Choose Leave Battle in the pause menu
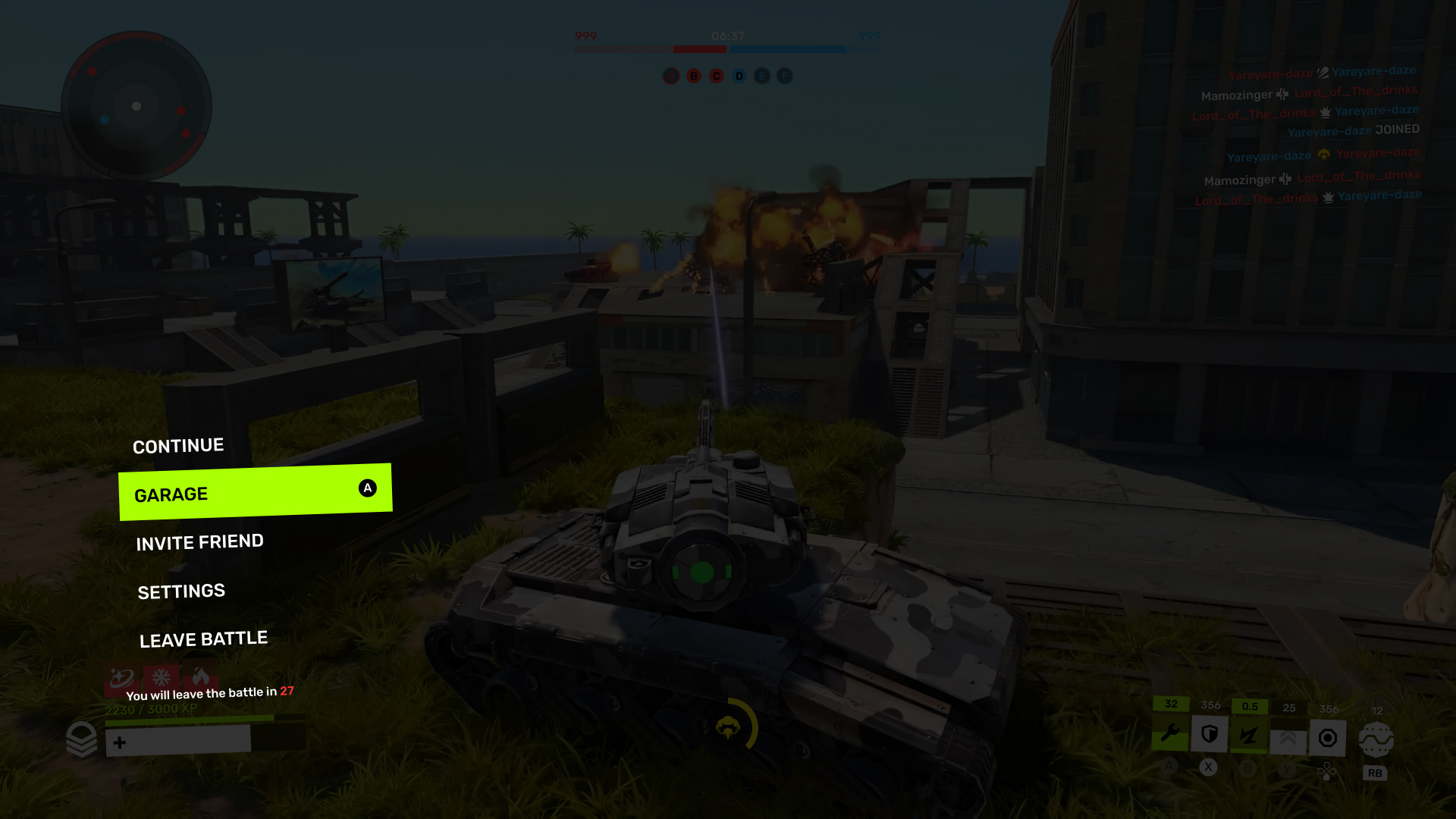Screen dimensions: 1456x819 tap(203, 639)
